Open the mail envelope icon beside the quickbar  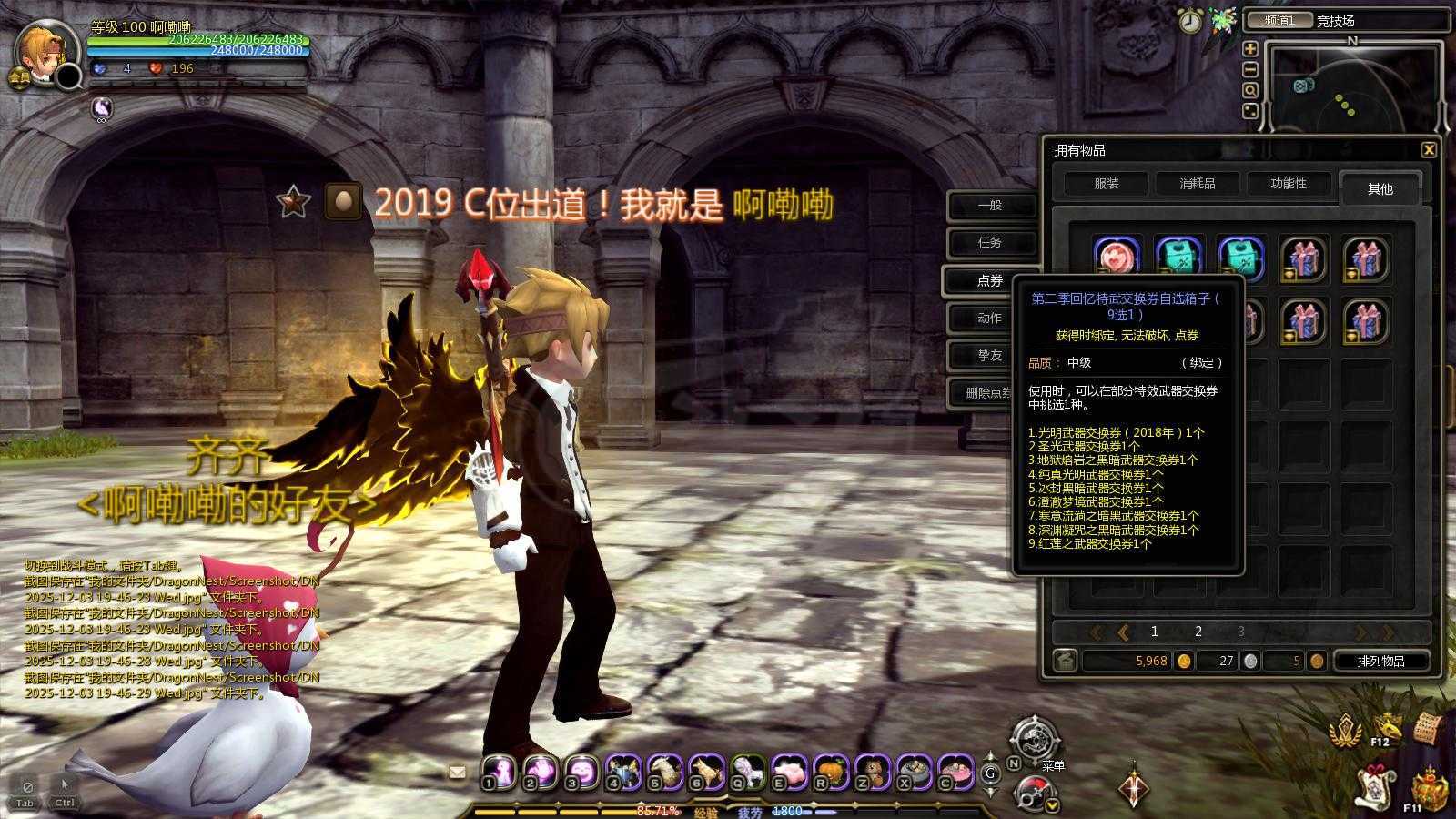click(457, 772)
